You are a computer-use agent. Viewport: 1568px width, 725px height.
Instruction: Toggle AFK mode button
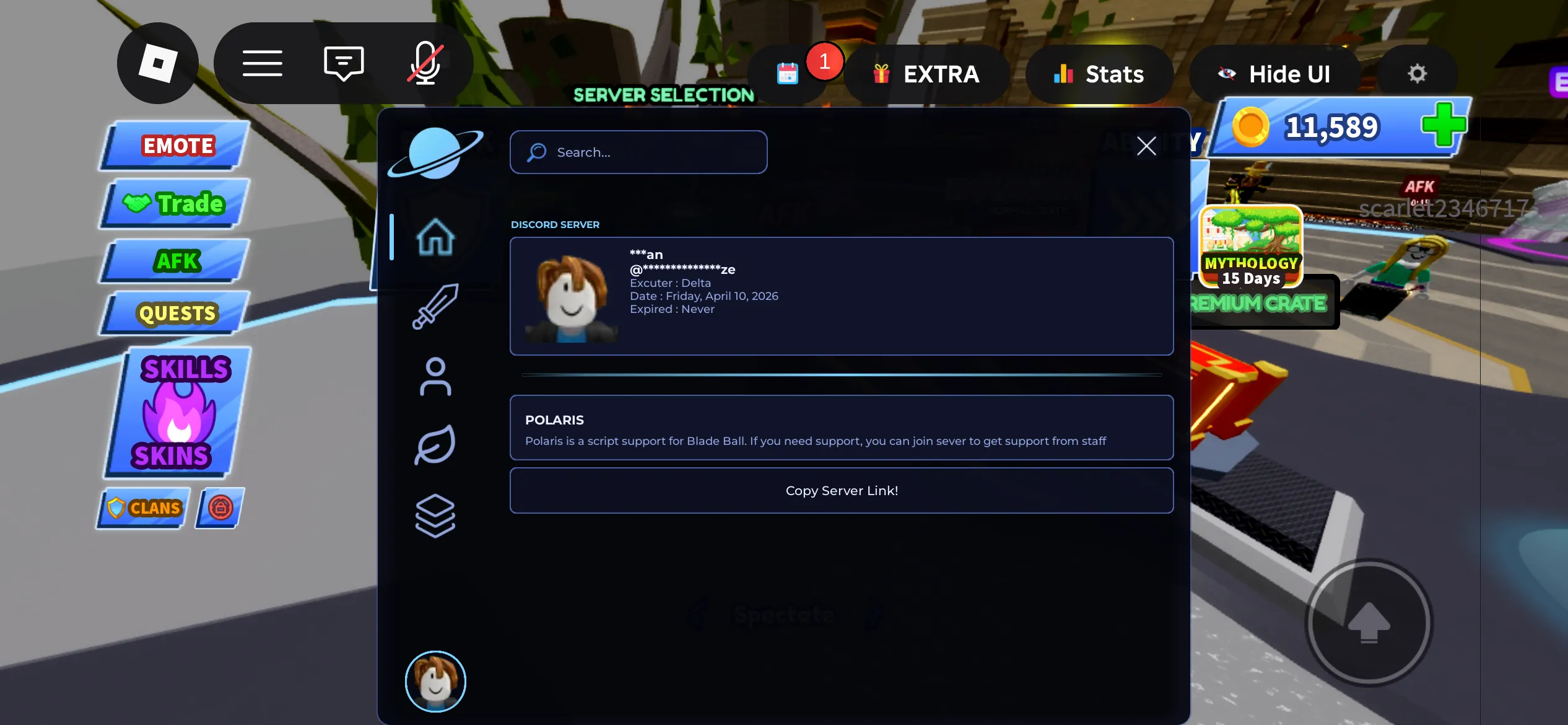pos(176,261)
